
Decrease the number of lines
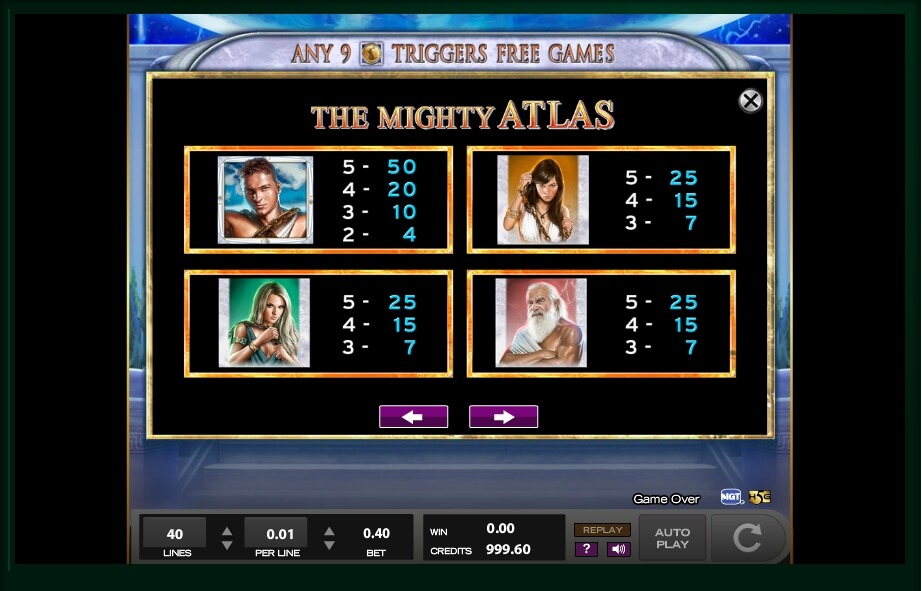[x=227, y=546]
